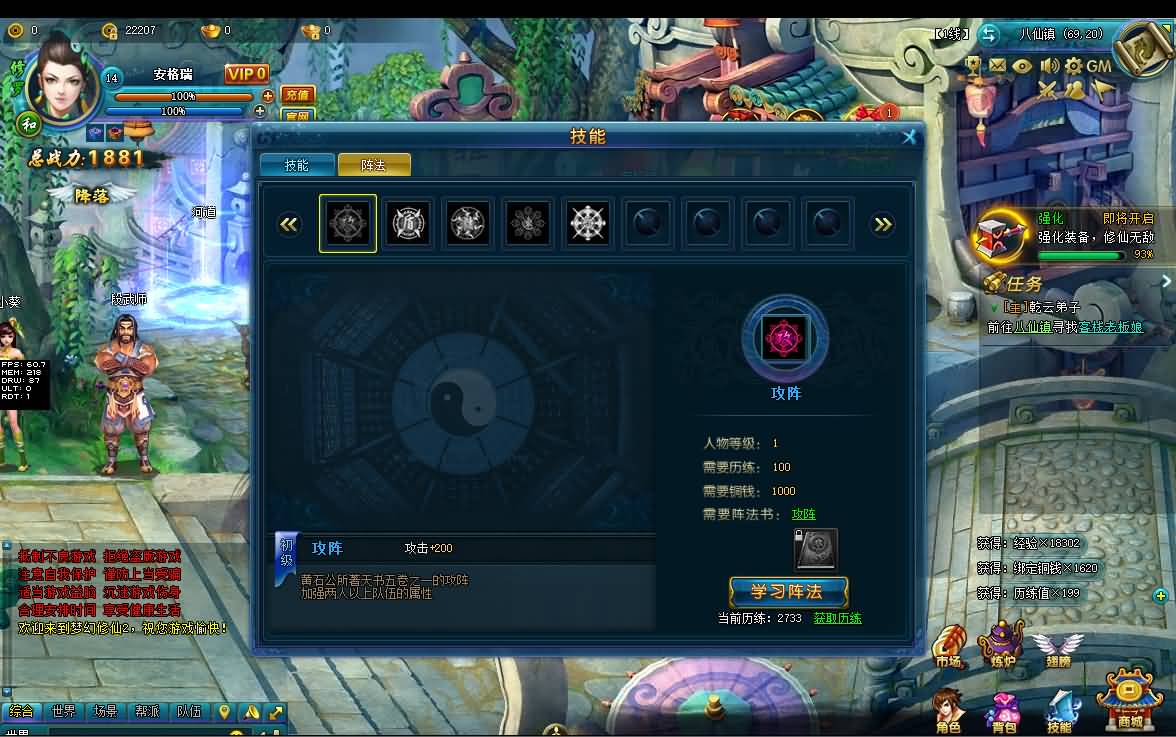Open the mail envelope icon
Viewport: 1176px width, 737px height.
click(997, 66)
